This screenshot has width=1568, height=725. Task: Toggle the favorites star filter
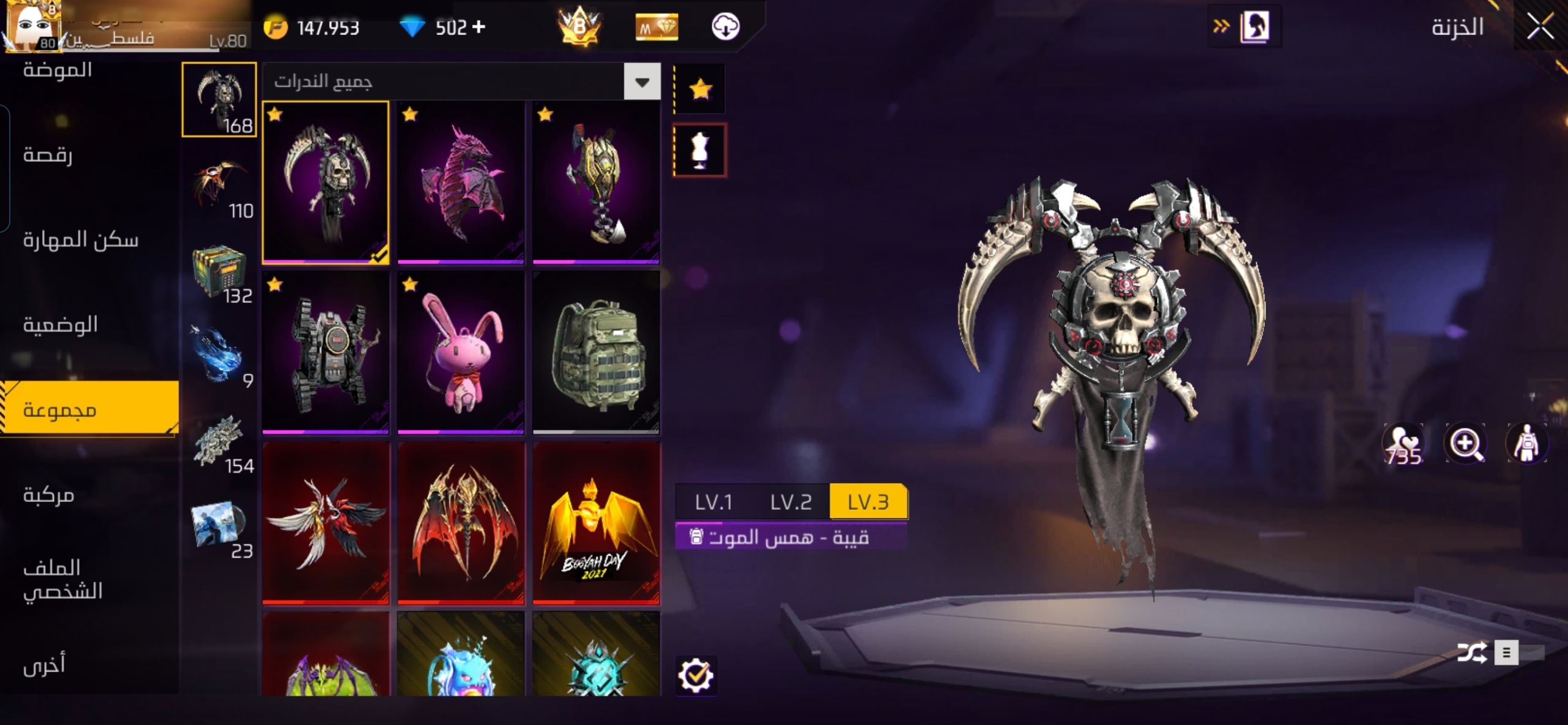pyautogui.click(x=700, y=89)
